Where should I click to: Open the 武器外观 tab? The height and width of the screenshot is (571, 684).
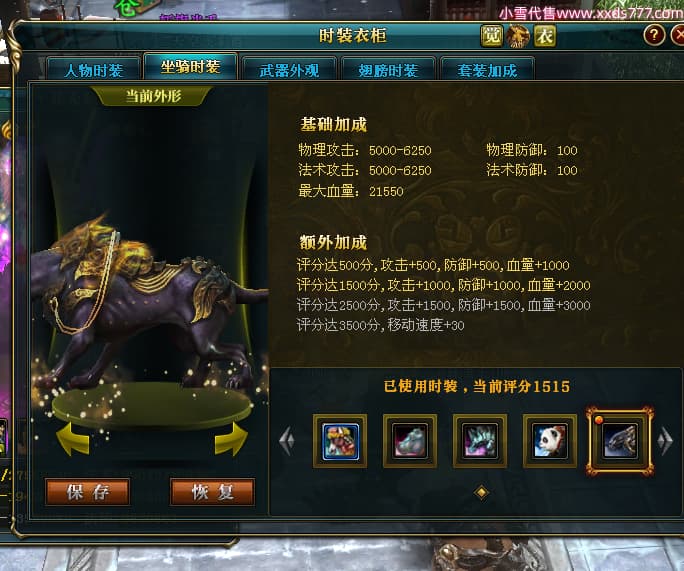tap(288, 70)
